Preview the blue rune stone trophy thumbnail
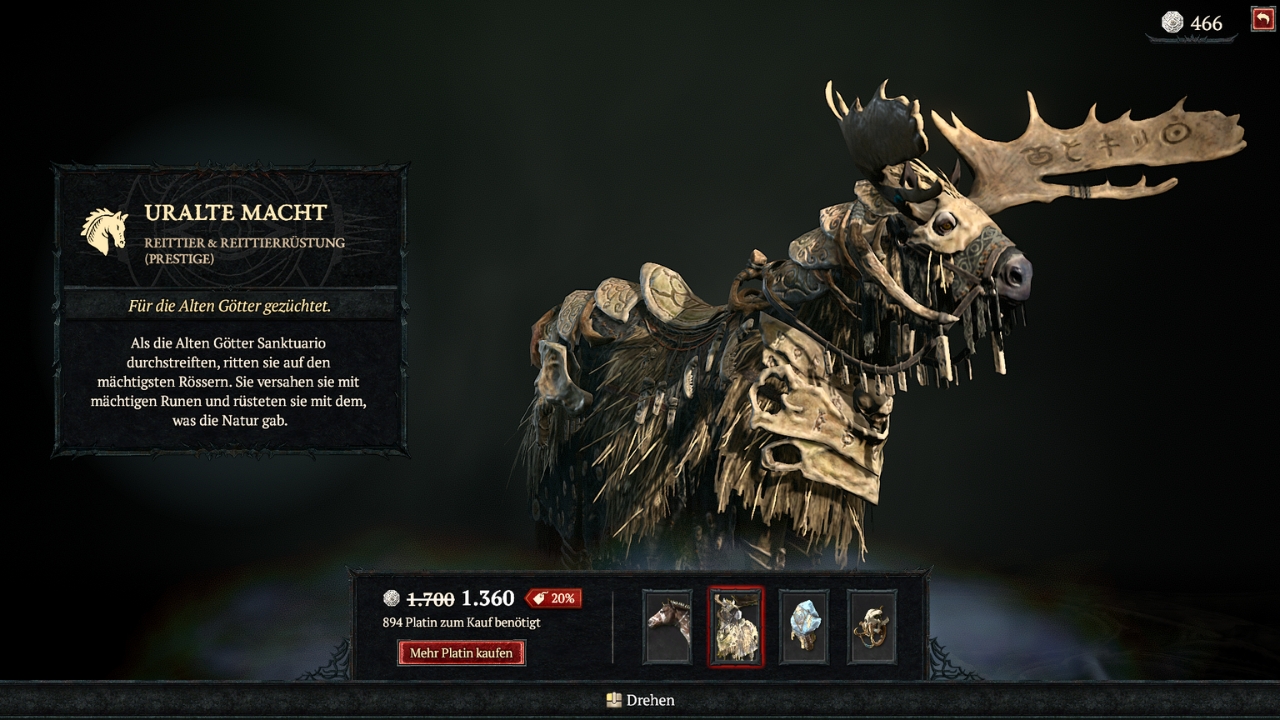The image size is (1280, 720). point(803,626)
